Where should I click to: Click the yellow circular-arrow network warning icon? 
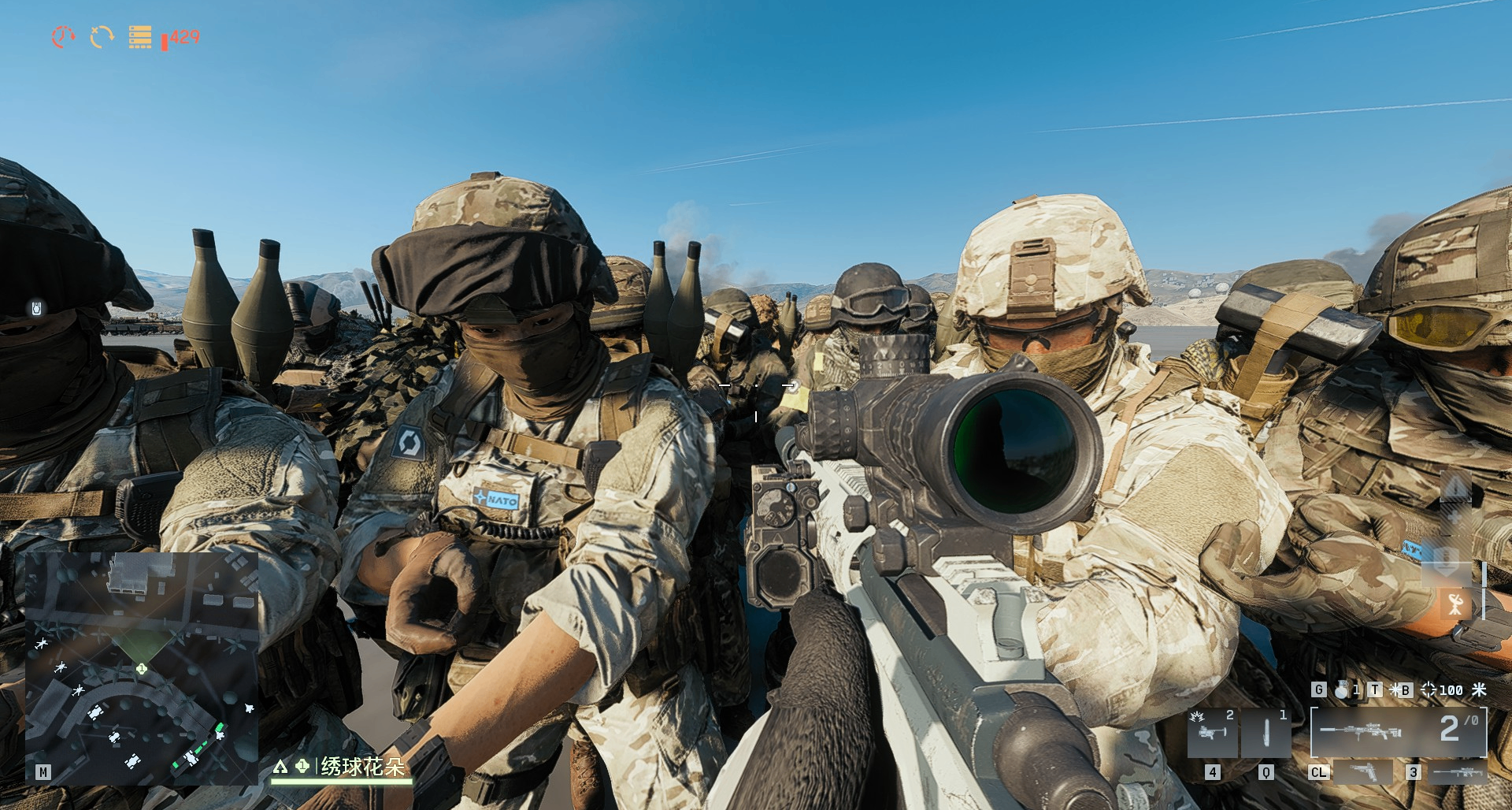click(102, 36)
